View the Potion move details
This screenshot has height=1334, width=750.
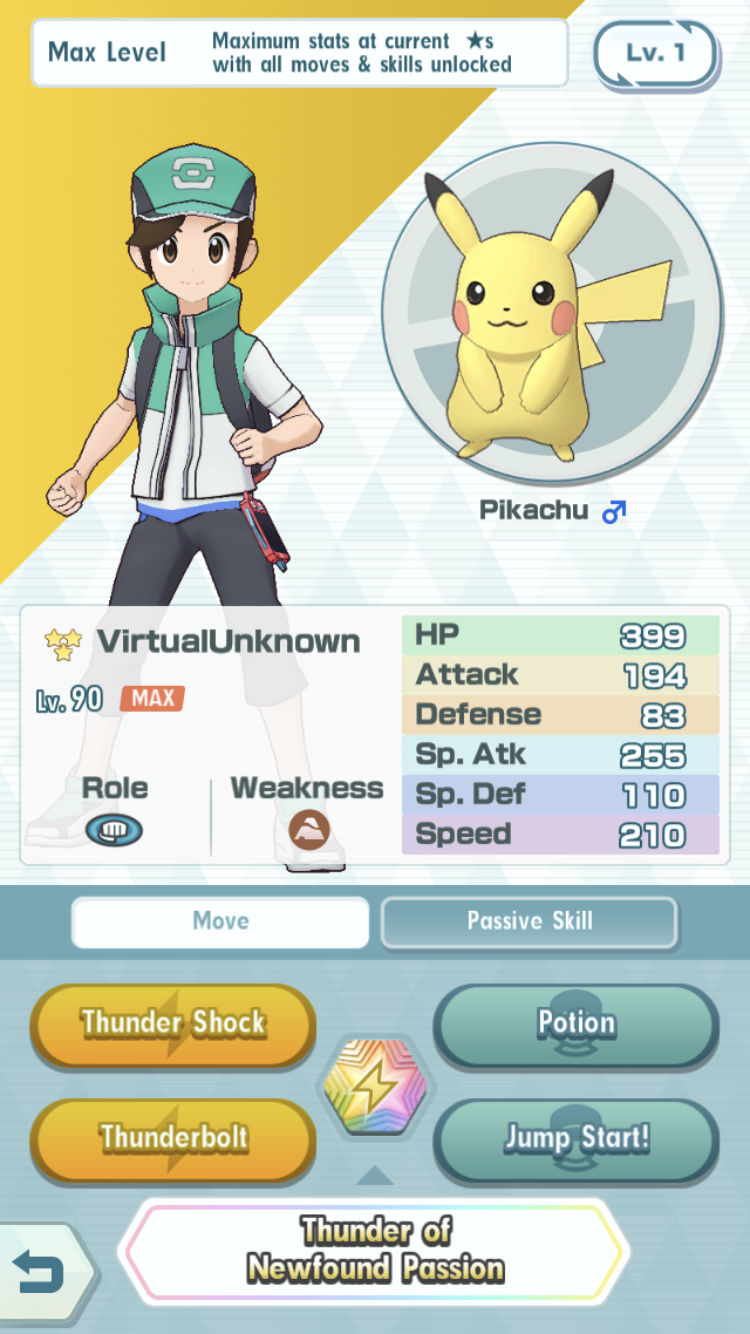click(576, 1024)
